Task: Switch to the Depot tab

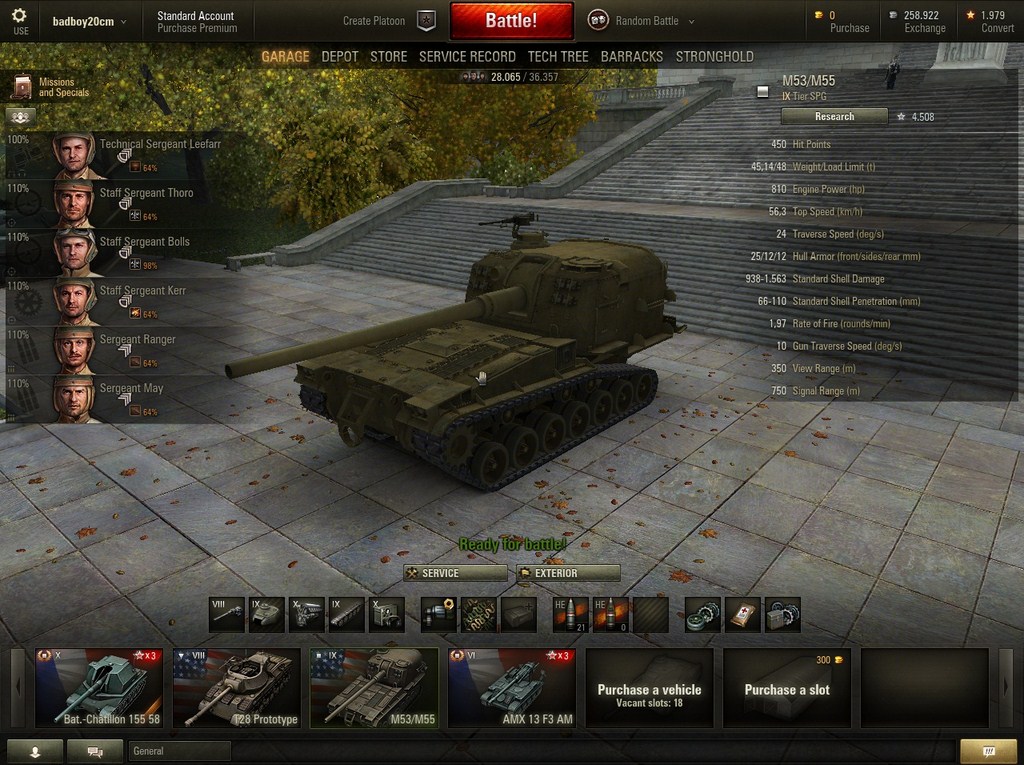Action: [x=339, y=57]
